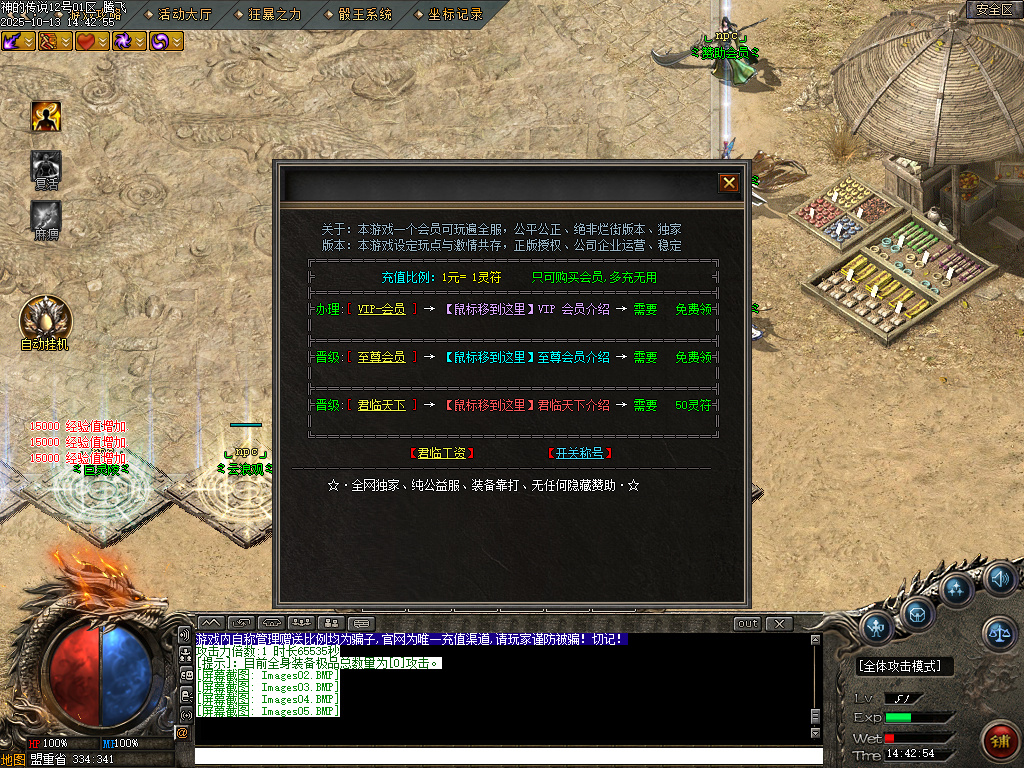This screenshot has height=768, width=1024.
Task: Toggle sound with the speaker button
Action: pos(1000,578)
